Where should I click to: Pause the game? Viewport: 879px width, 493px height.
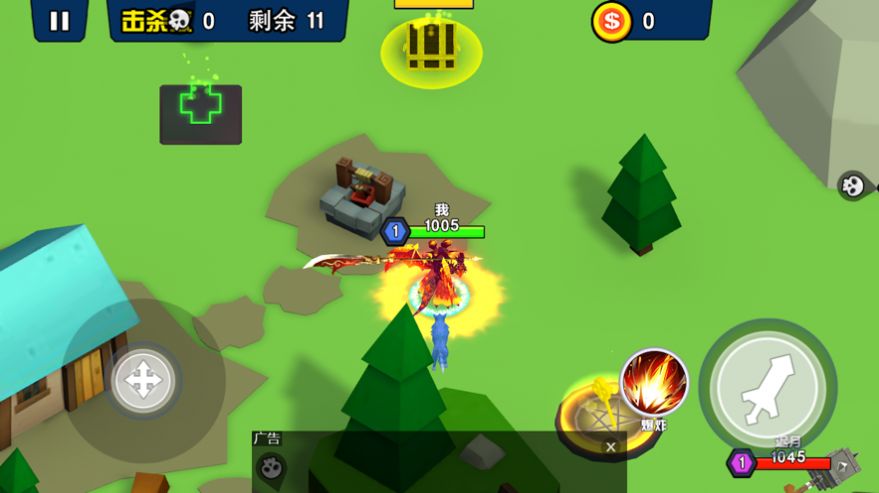(x=59, y=21)
